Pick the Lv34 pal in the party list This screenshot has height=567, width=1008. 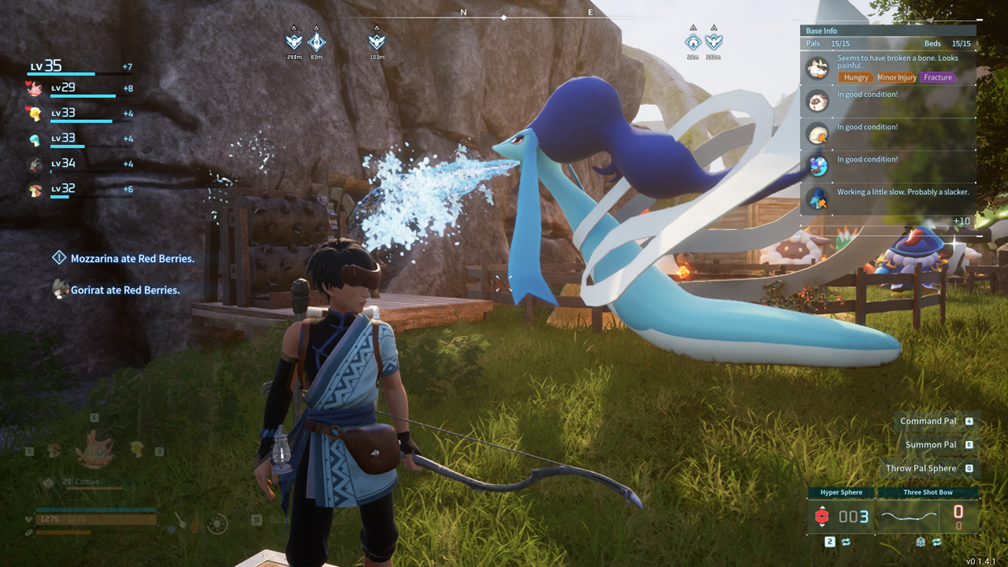pyautogui.click(x=35, y=164)
